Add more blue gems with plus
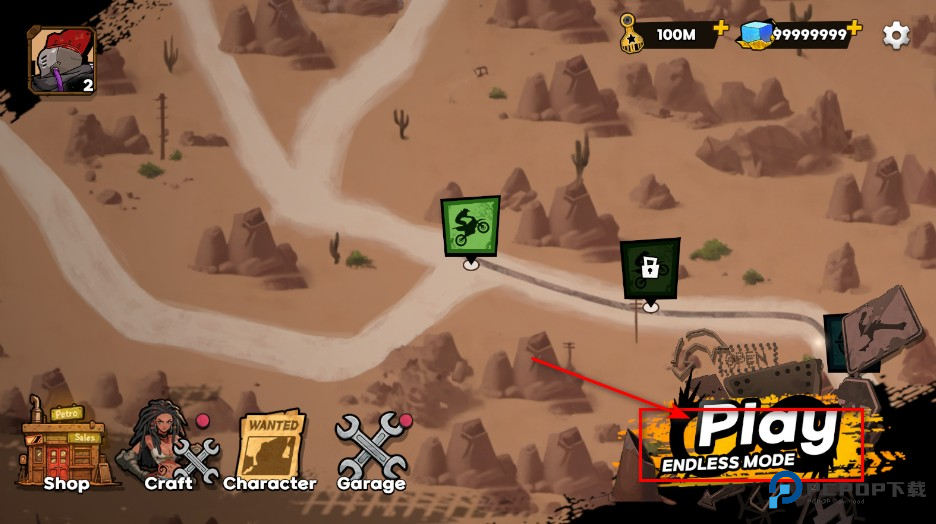 click(x=854, y=29)
